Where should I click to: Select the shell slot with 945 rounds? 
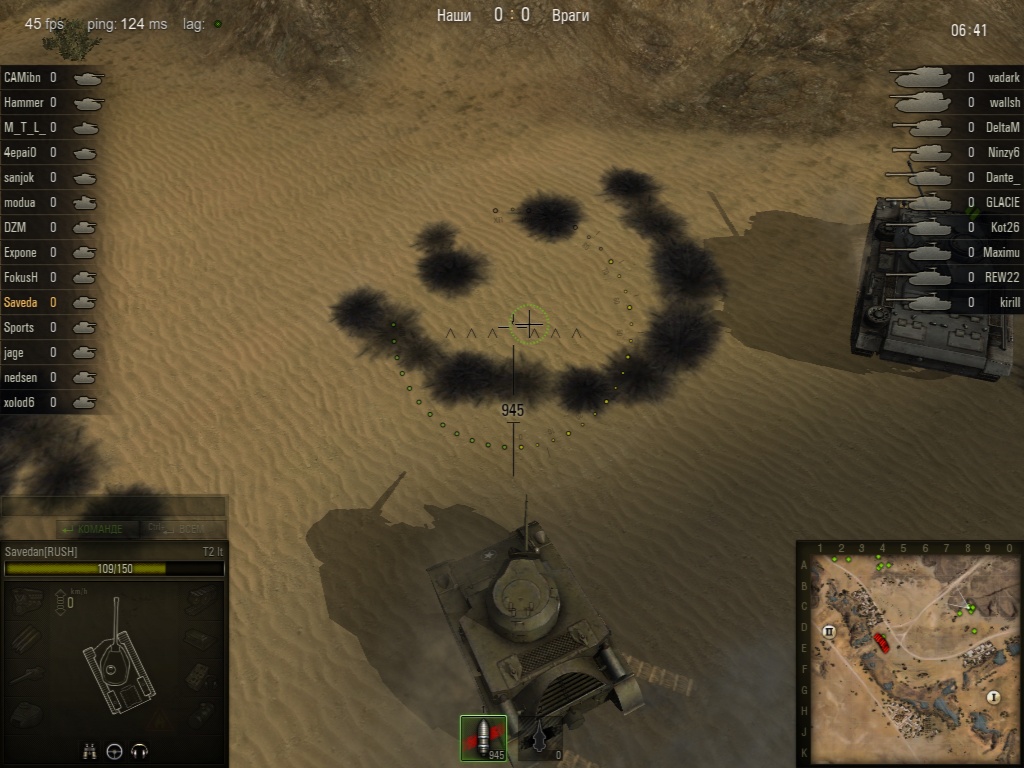click(483, 738)
